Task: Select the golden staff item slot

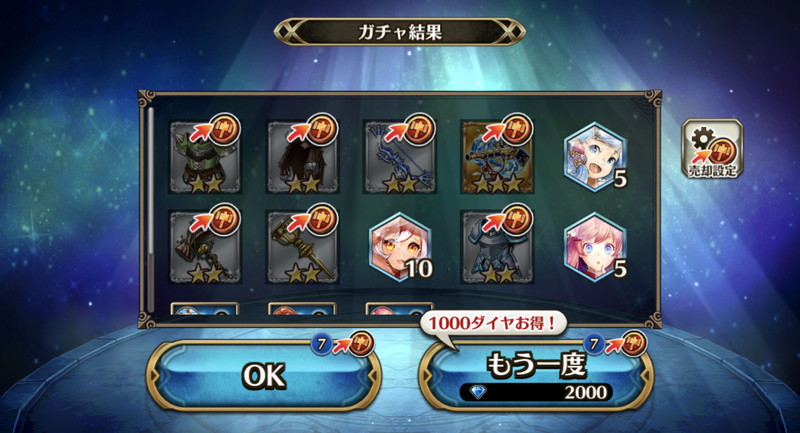Action: [x=299, y=245]
